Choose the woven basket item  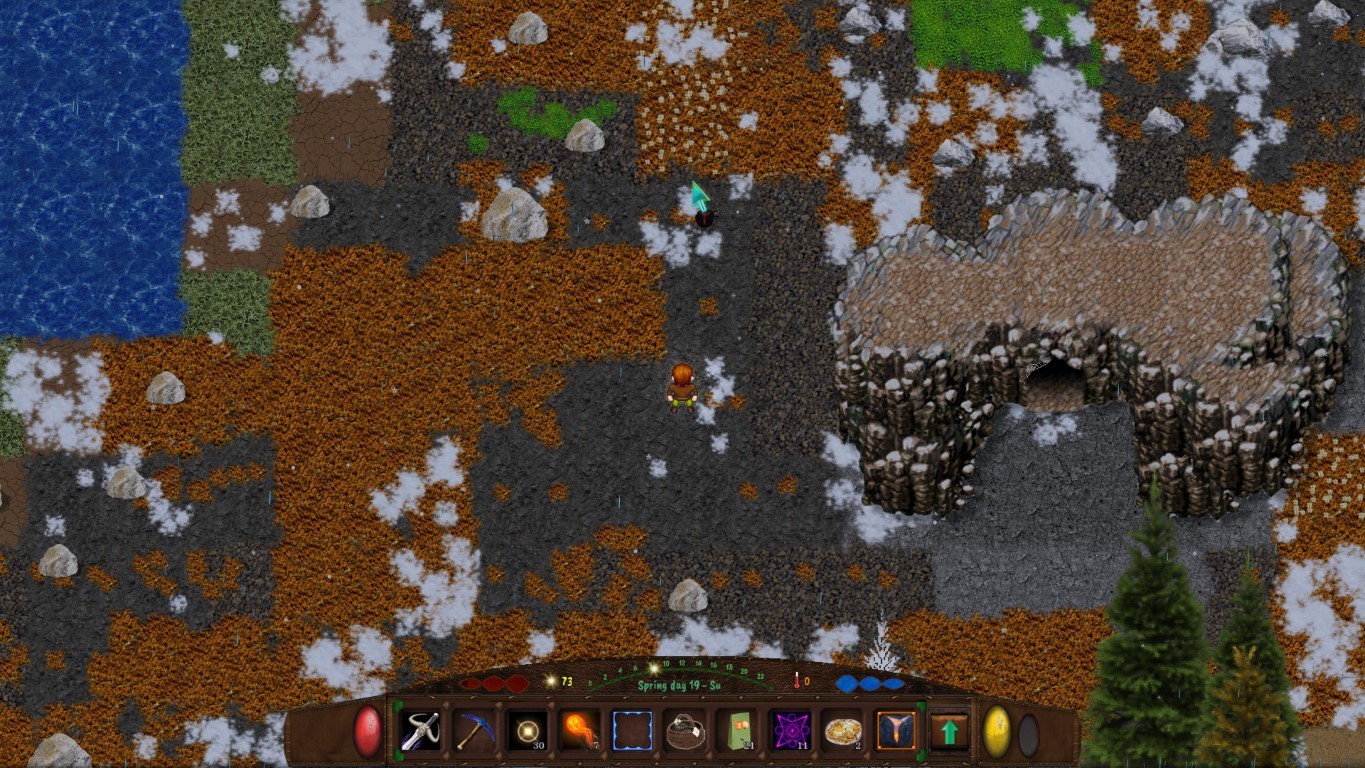coord(685,731)
